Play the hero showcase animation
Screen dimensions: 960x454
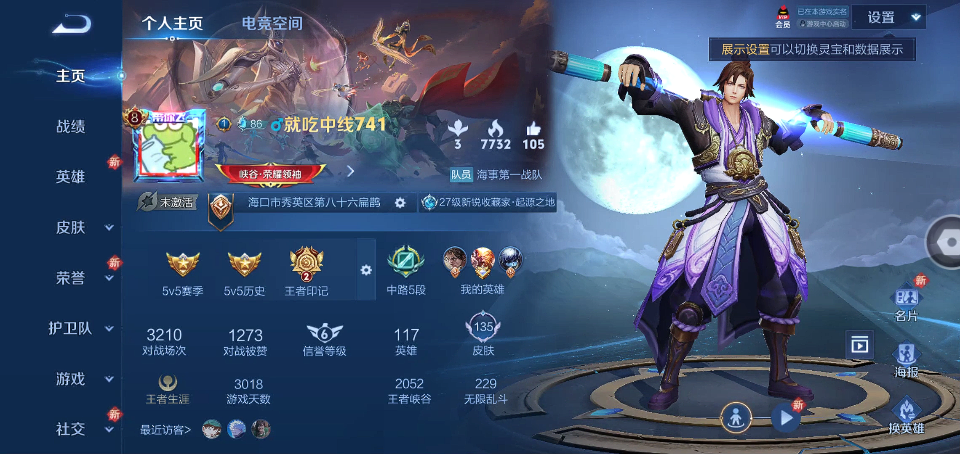786,418
